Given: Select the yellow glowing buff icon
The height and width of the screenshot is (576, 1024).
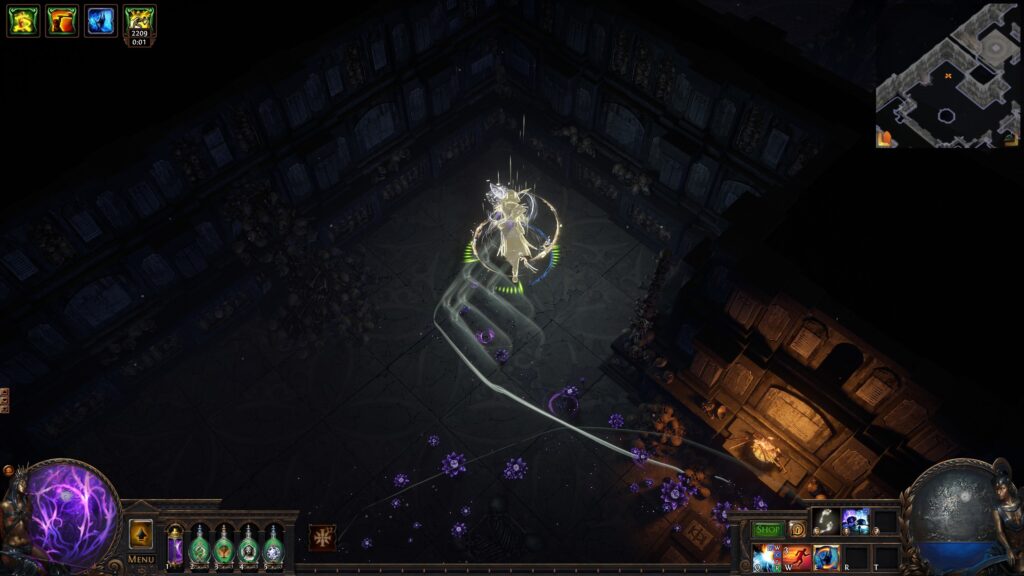Looking at the screenshot, I should coord(23,20).
